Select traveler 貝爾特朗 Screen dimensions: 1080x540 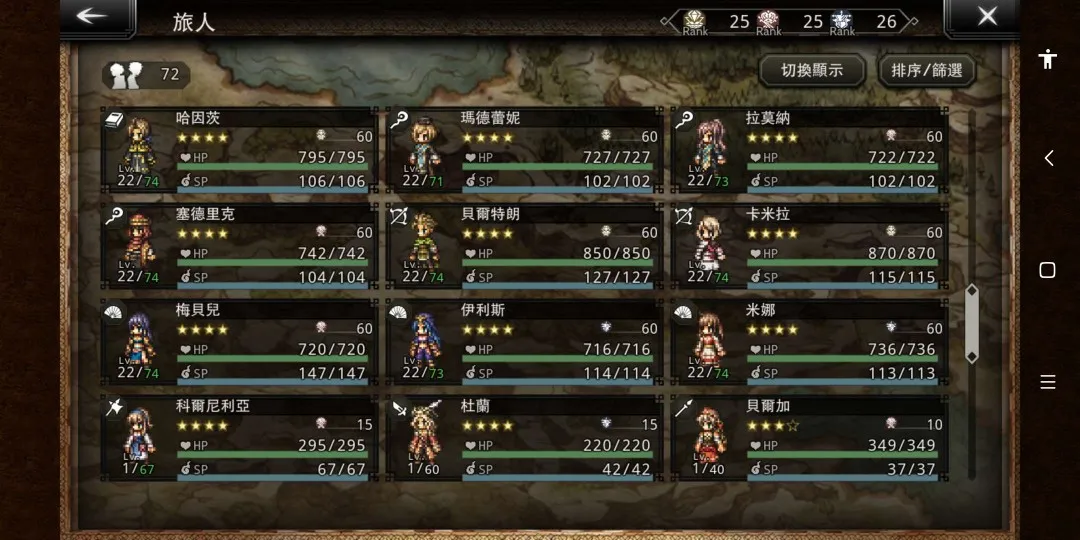click(x=524, y=246)
